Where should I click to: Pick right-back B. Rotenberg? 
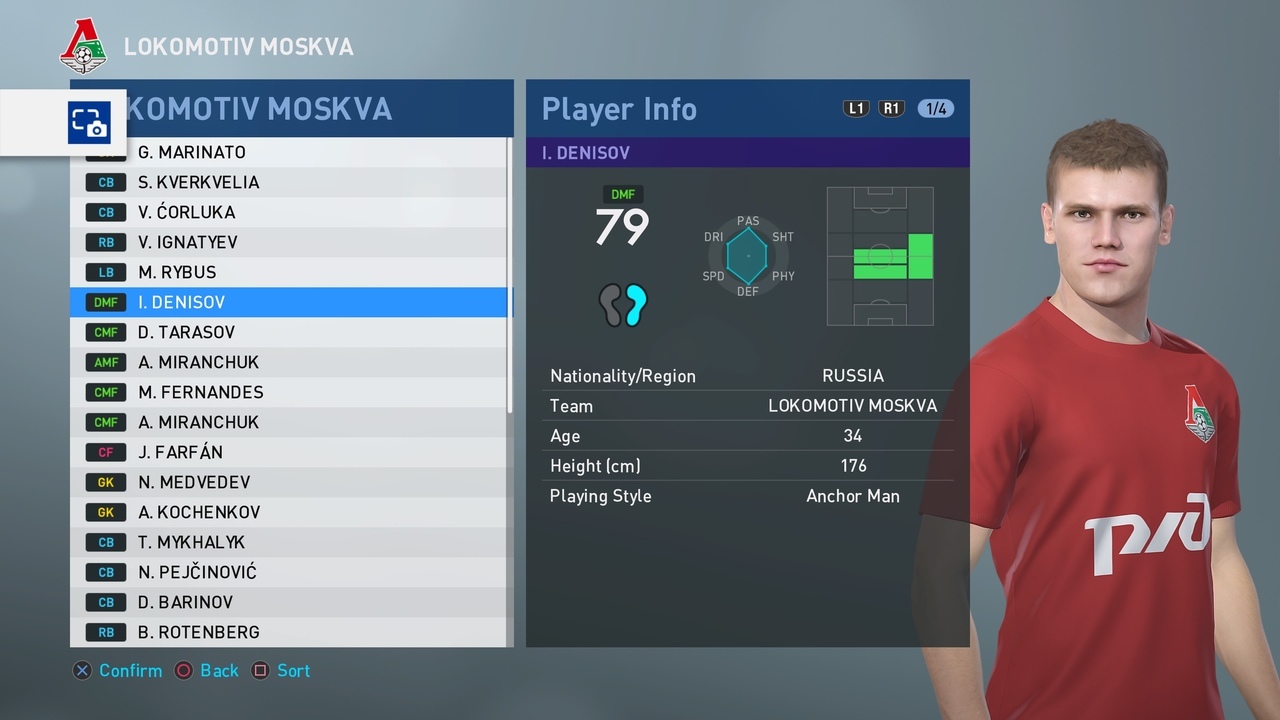coord(290,632)
